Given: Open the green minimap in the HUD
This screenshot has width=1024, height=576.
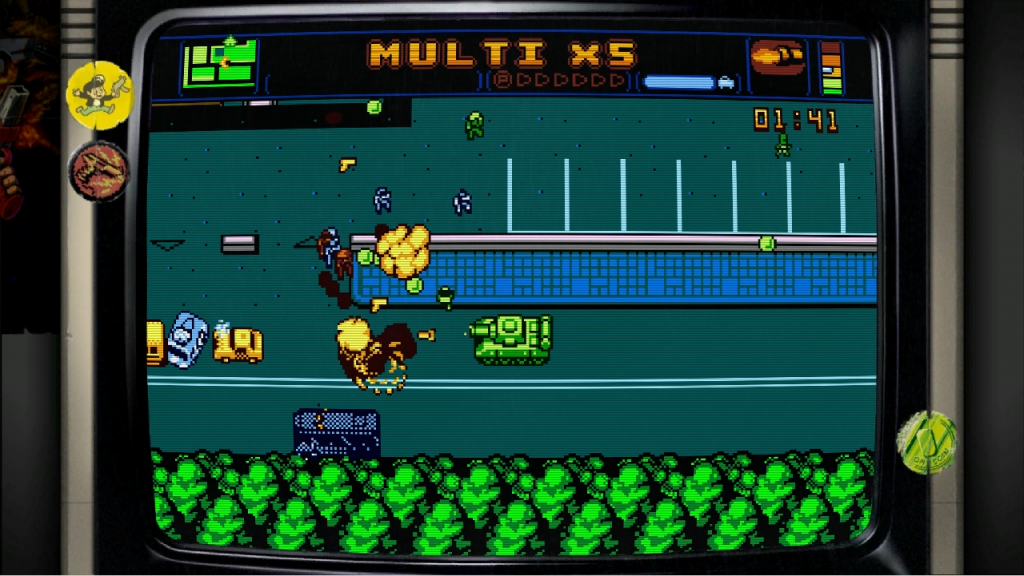Looking at the screenshot, I should pyautogui.click(x=220, y=65).
